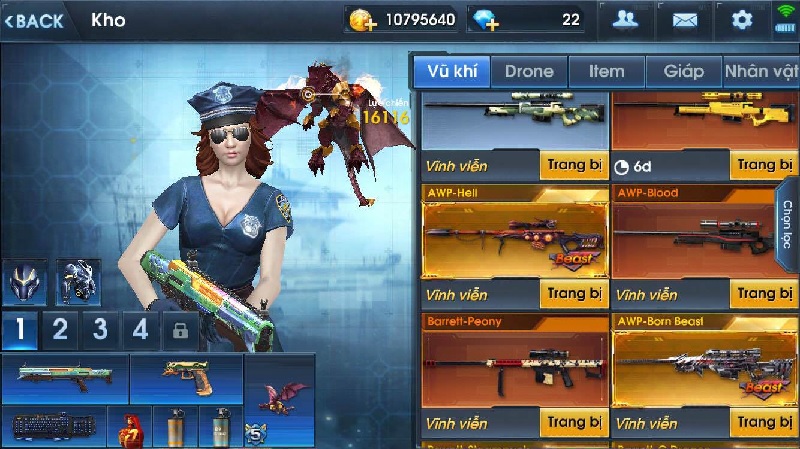Image resolution: width=800 pixels, height=449 pixels.
Task: Open the settings gear
Action: click(x=741, y=20)
